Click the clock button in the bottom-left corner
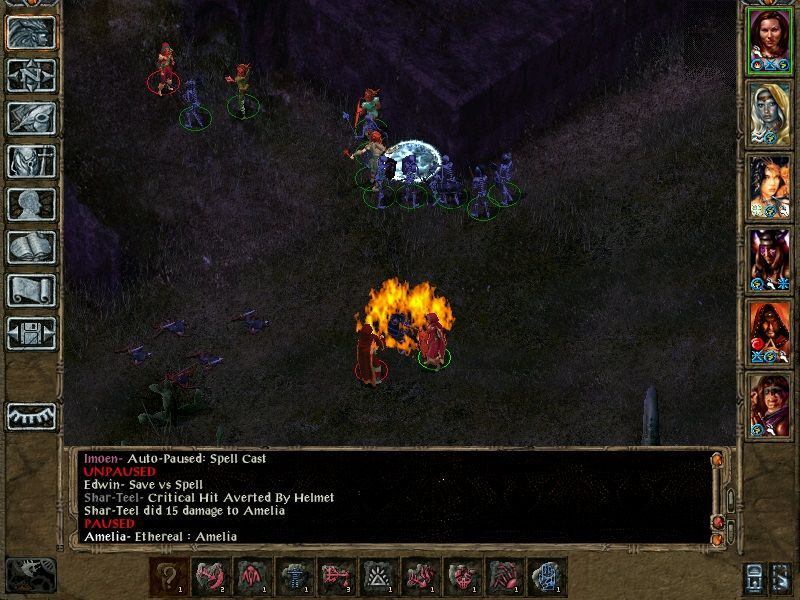Viewport: 800px width, 600px height. [x=31, y=574]
